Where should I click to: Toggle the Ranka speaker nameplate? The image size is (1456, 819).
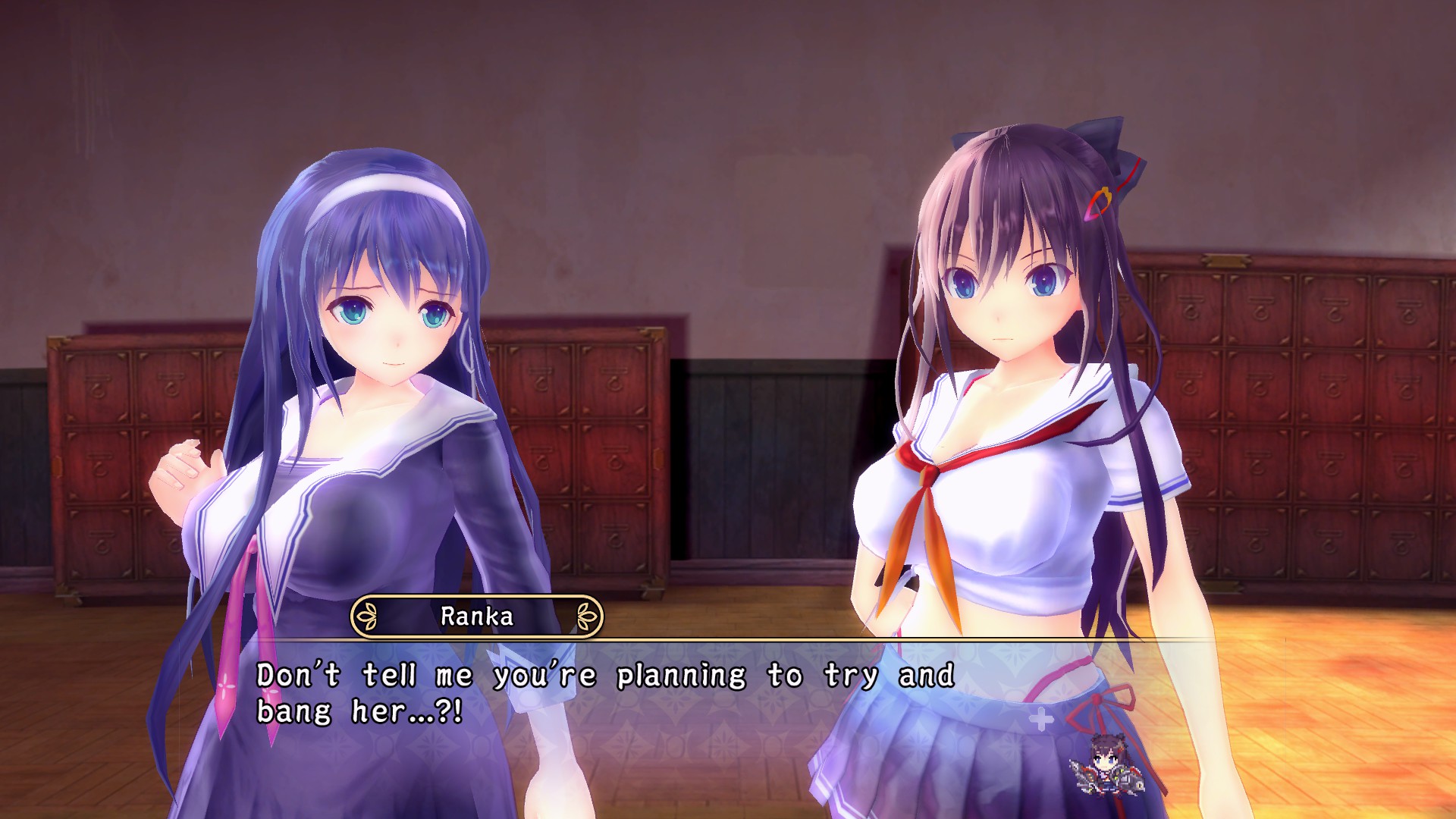[x=476, y=617]
